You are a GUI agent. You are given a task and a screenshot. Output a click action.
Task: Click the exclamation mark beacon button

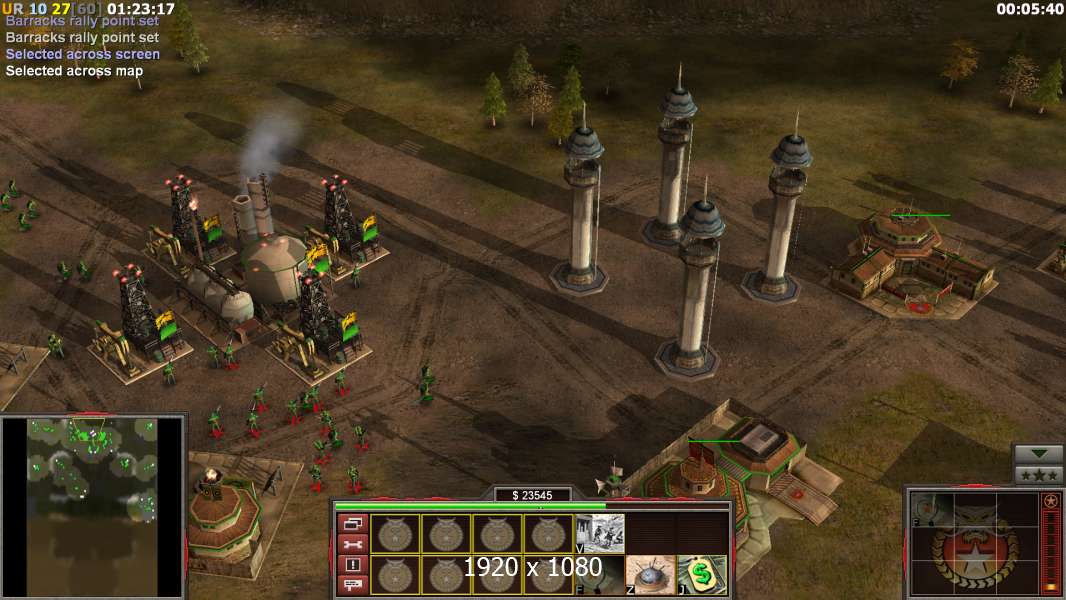[354, 564]
